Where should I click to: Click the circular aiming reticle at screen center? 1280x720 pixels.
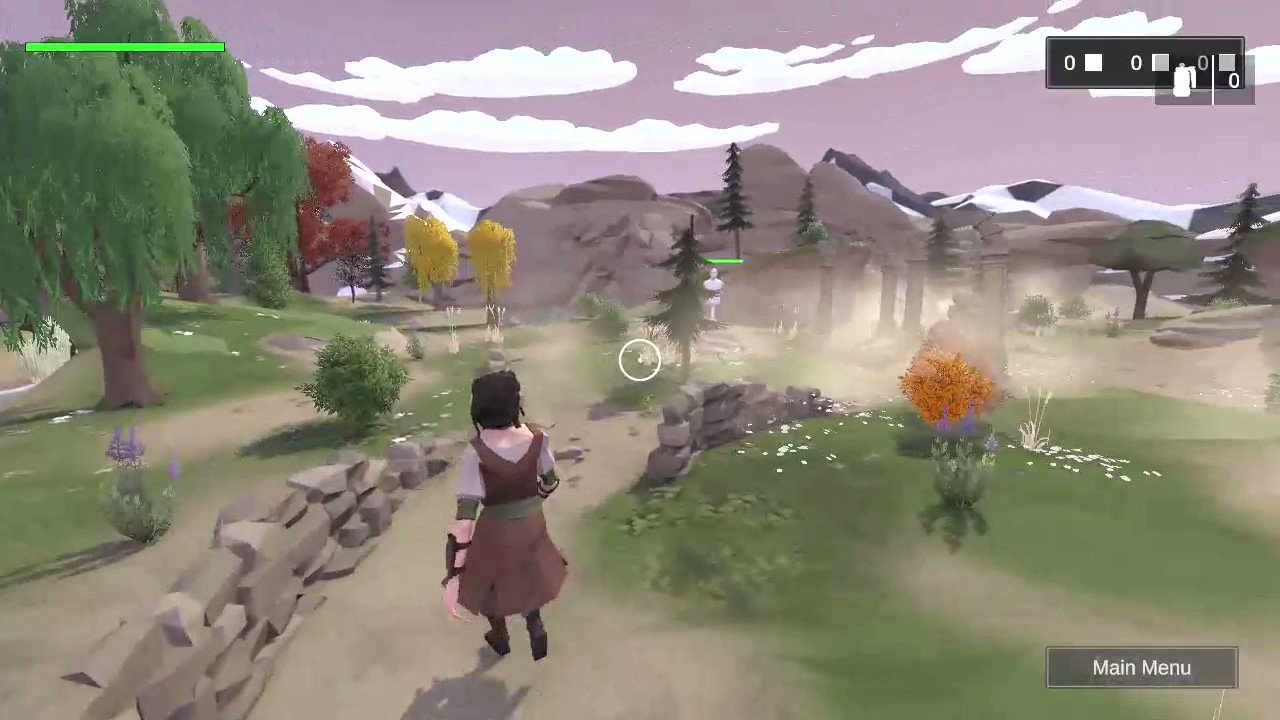coord(640,360)
